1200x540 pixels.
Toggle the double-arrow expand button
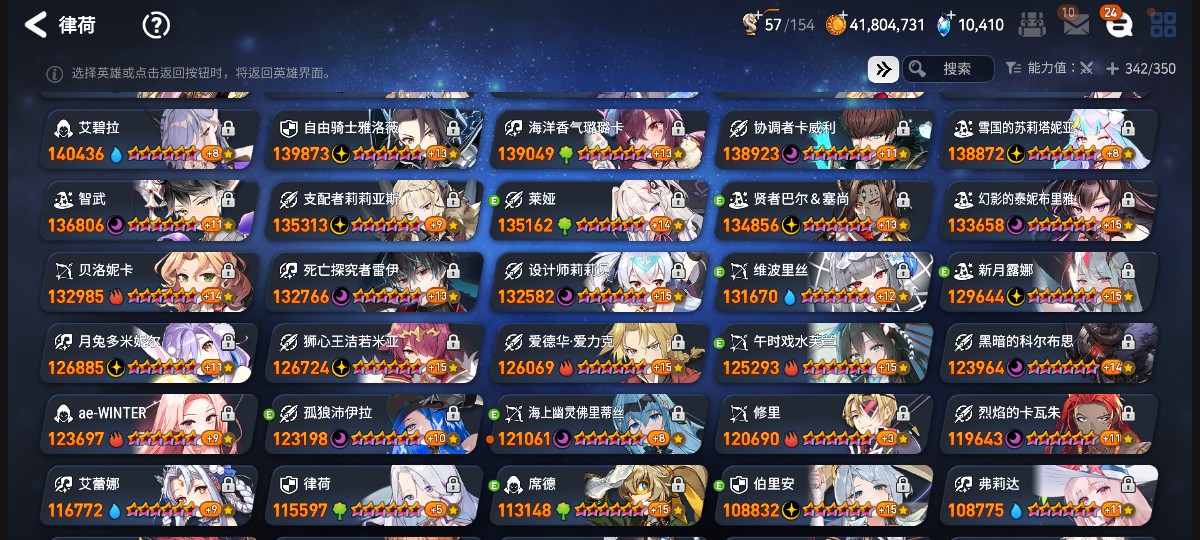click(882, 69)
